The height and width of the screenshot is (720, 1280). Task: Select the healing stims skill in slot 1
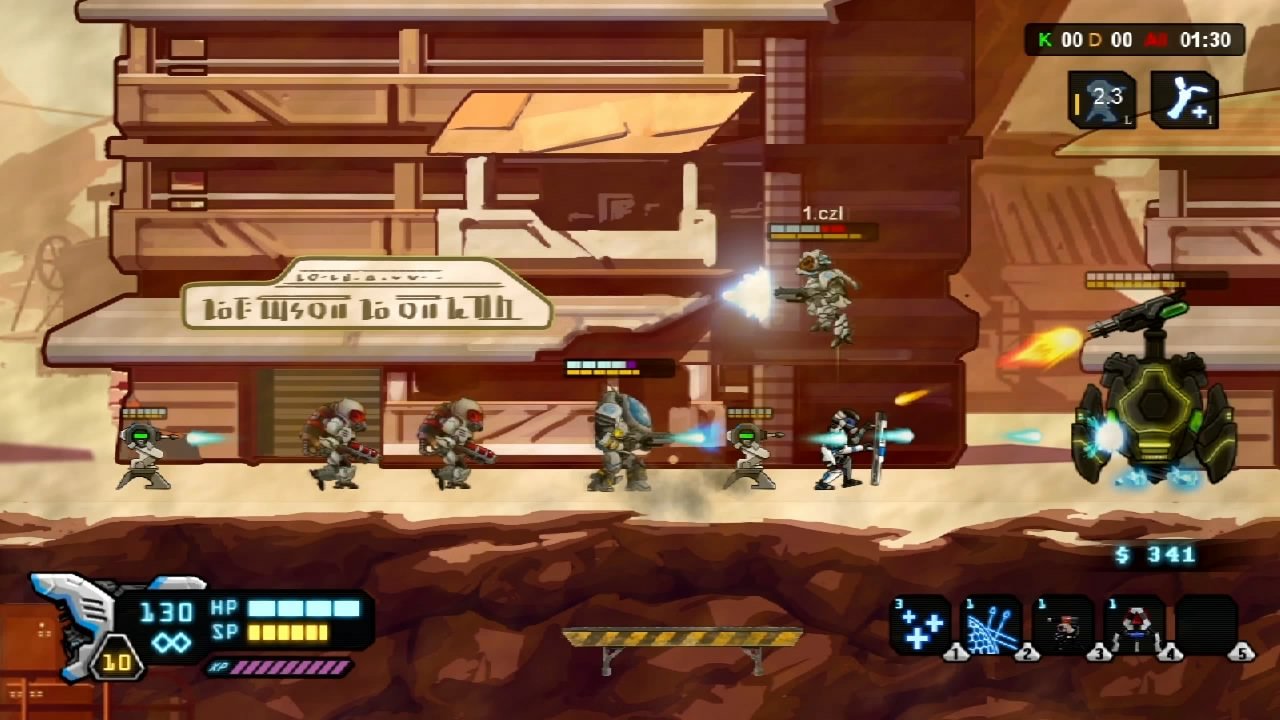921,623
